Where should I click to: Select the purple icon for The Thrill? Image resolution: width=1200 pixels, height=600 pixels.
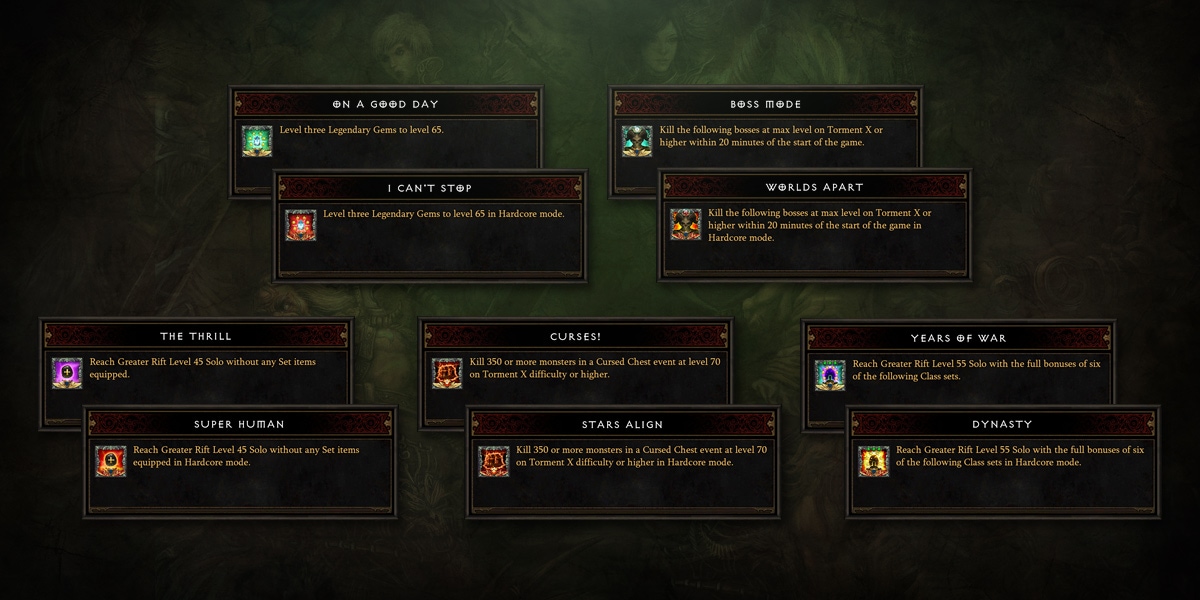(x=67, y=373)
